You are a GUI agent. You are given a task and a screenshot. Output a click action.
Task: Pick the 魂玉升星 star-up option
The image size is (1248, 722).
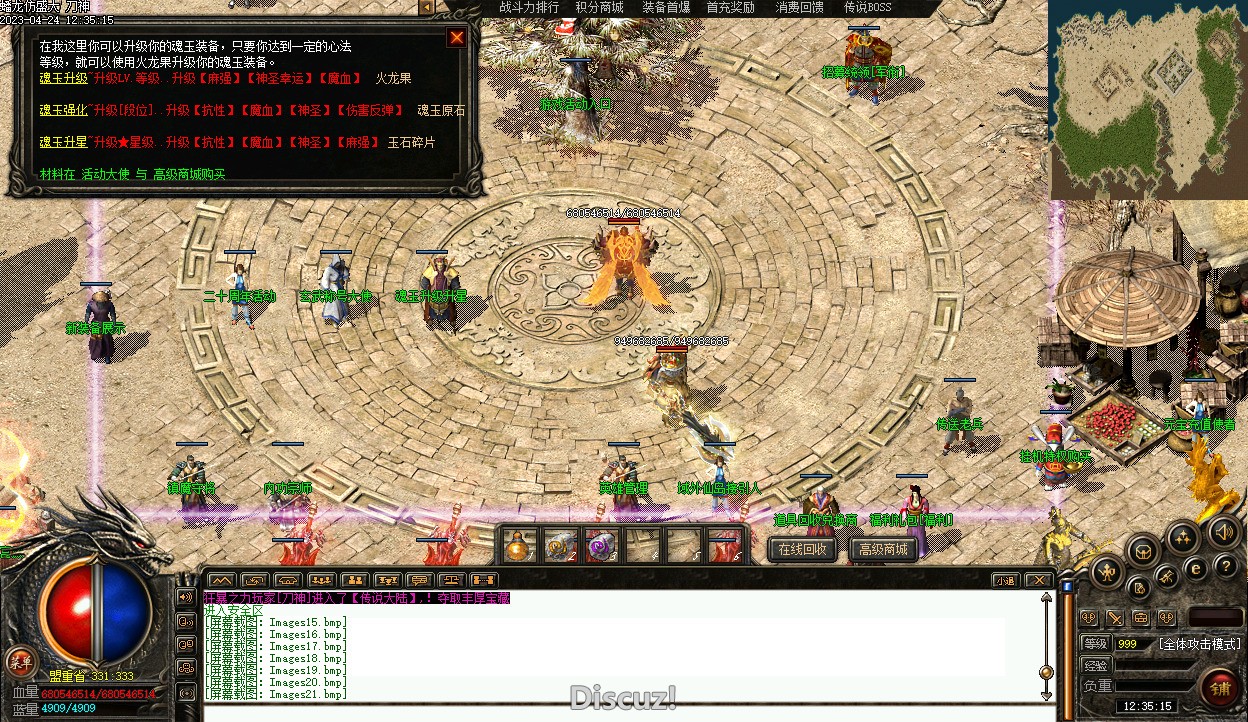pos(63,142)
